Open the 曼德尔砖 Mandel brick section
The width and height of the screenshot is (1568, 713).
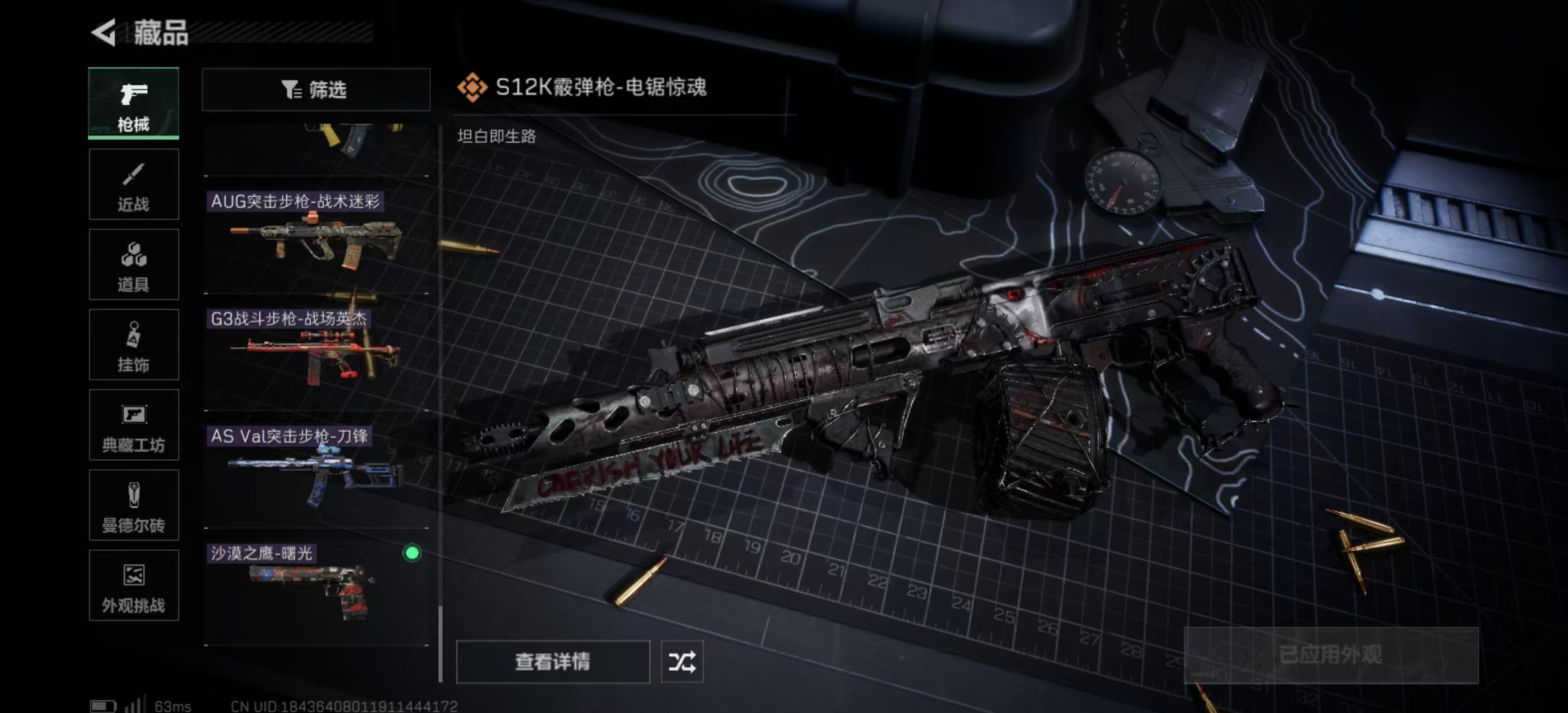[x=133, y=506]
